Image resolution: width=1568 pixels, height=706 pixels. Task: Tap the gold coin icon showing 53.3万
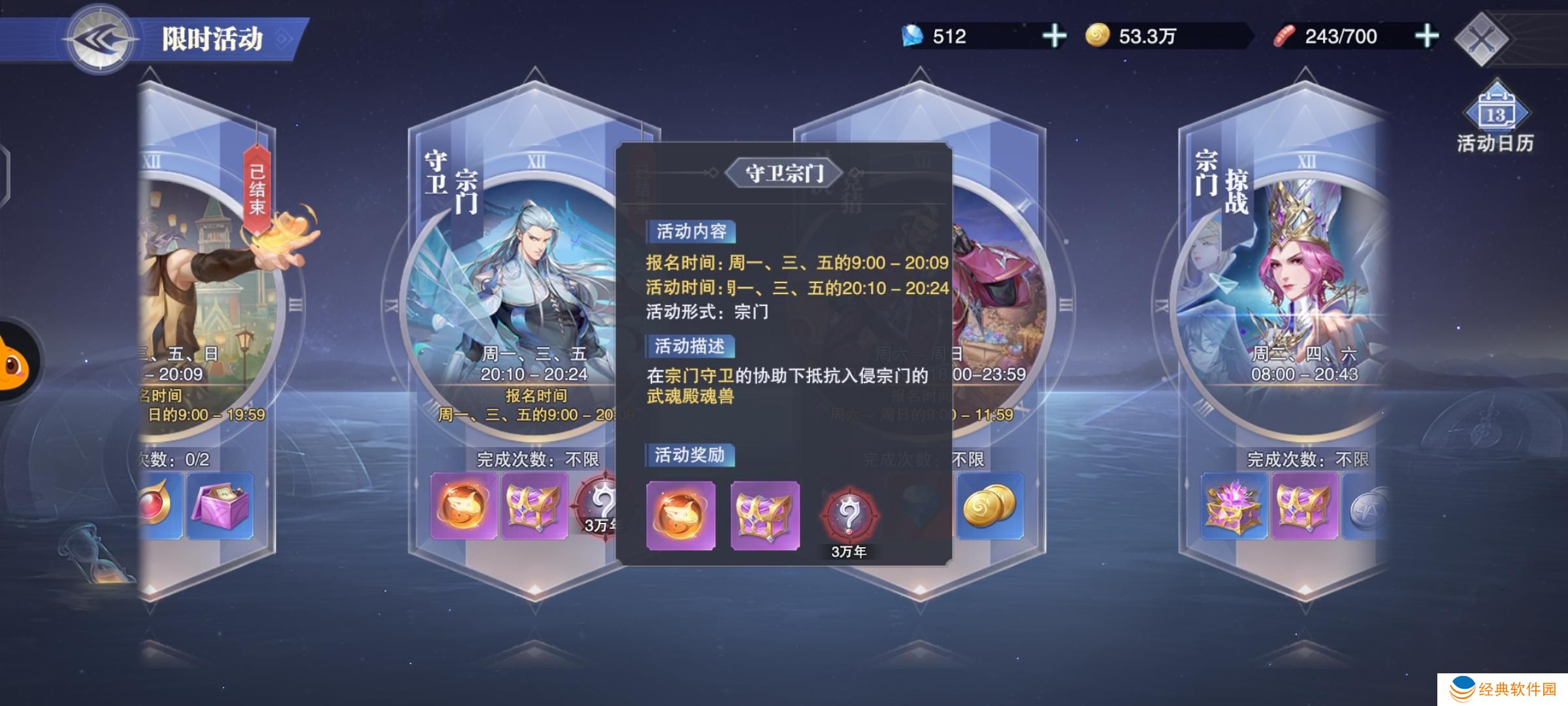point(1098,37)
